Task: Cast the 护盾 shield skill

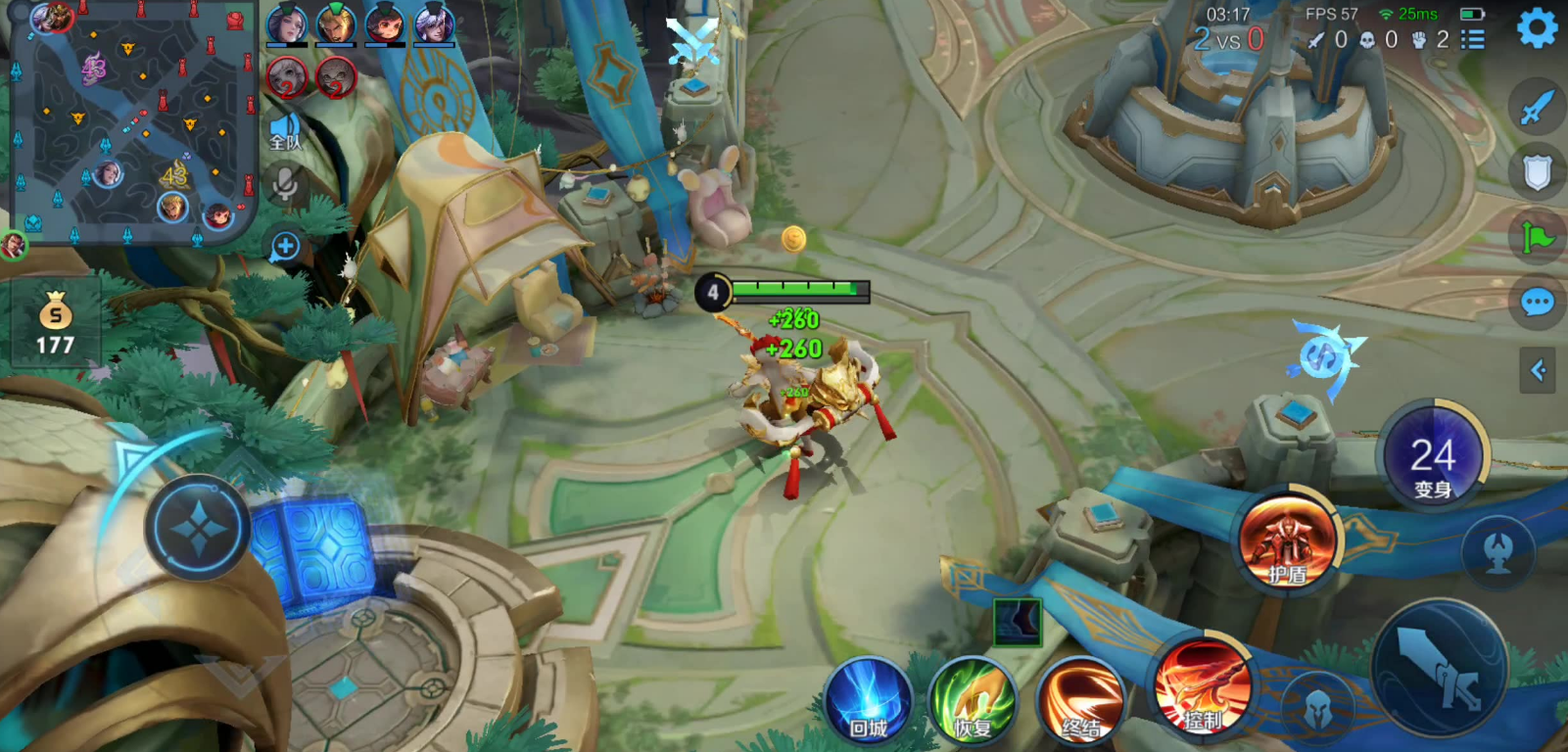Action: click(1287, 540)
